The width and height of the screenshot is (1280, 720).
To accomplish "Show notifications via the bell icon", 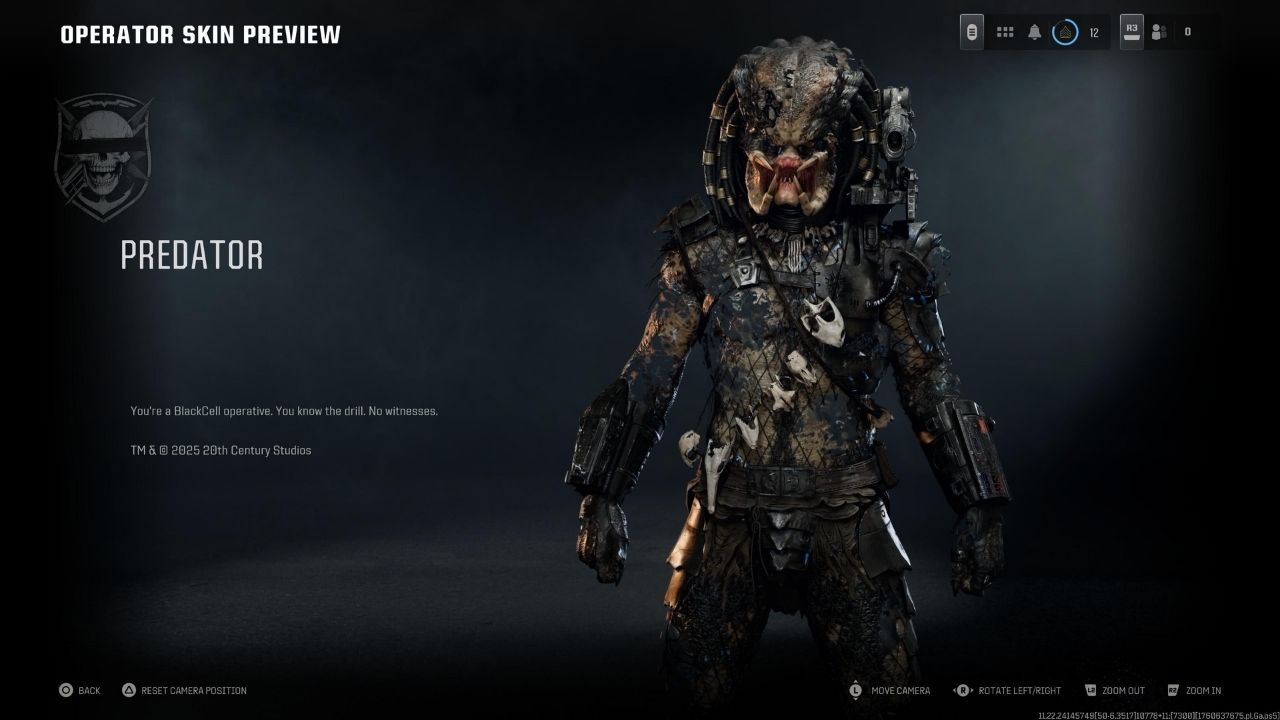I will (1034, 32).
